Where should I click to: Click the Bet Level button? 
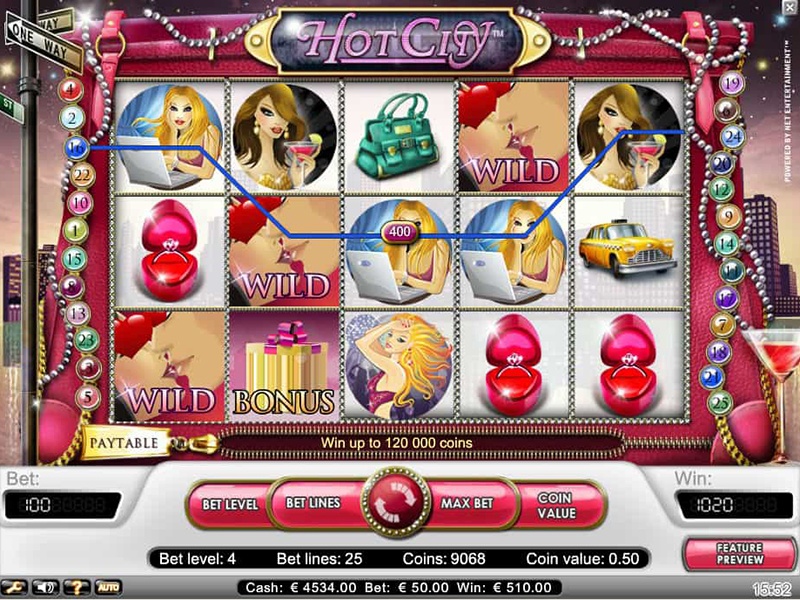point(230,503)
